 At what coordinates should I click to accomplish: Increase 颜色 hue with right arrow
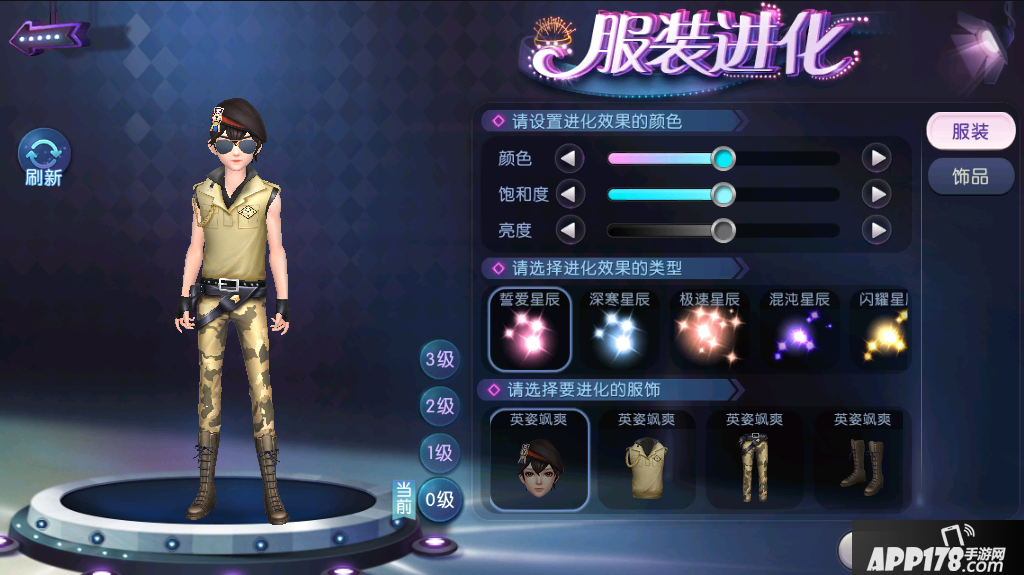(876, 158)
